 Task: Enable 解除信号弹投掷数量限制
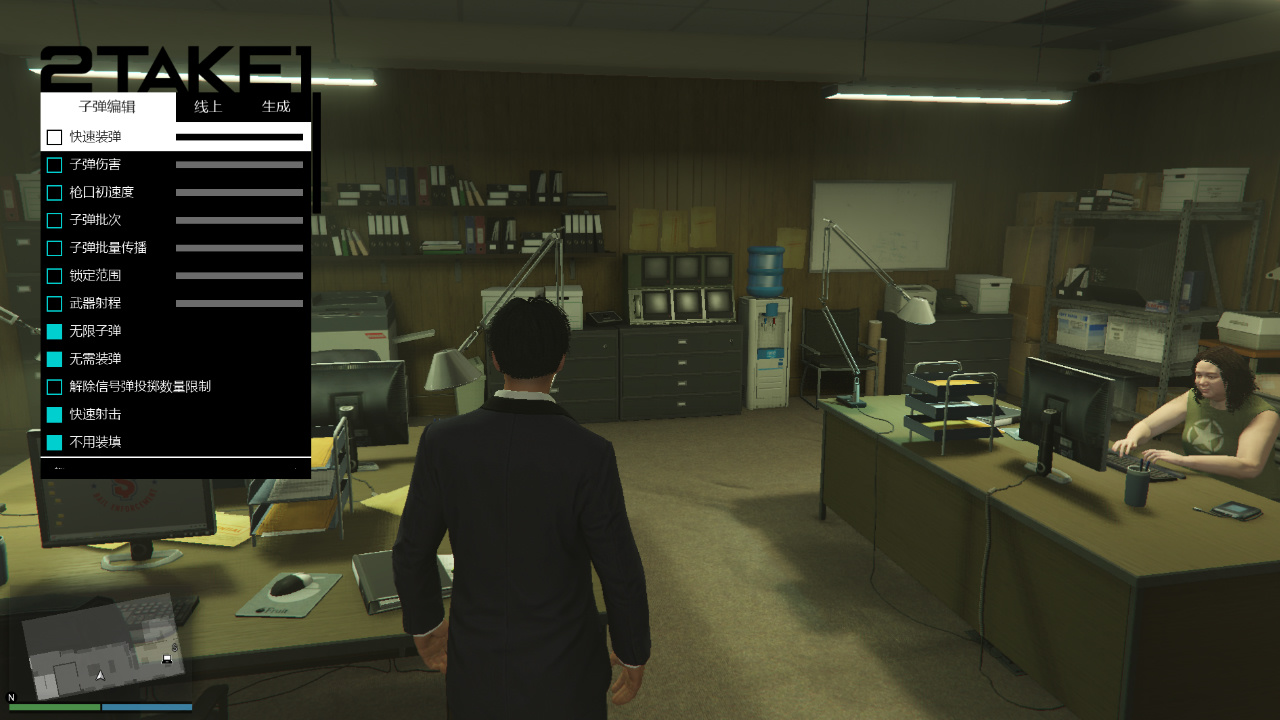(x=55, y=387)
